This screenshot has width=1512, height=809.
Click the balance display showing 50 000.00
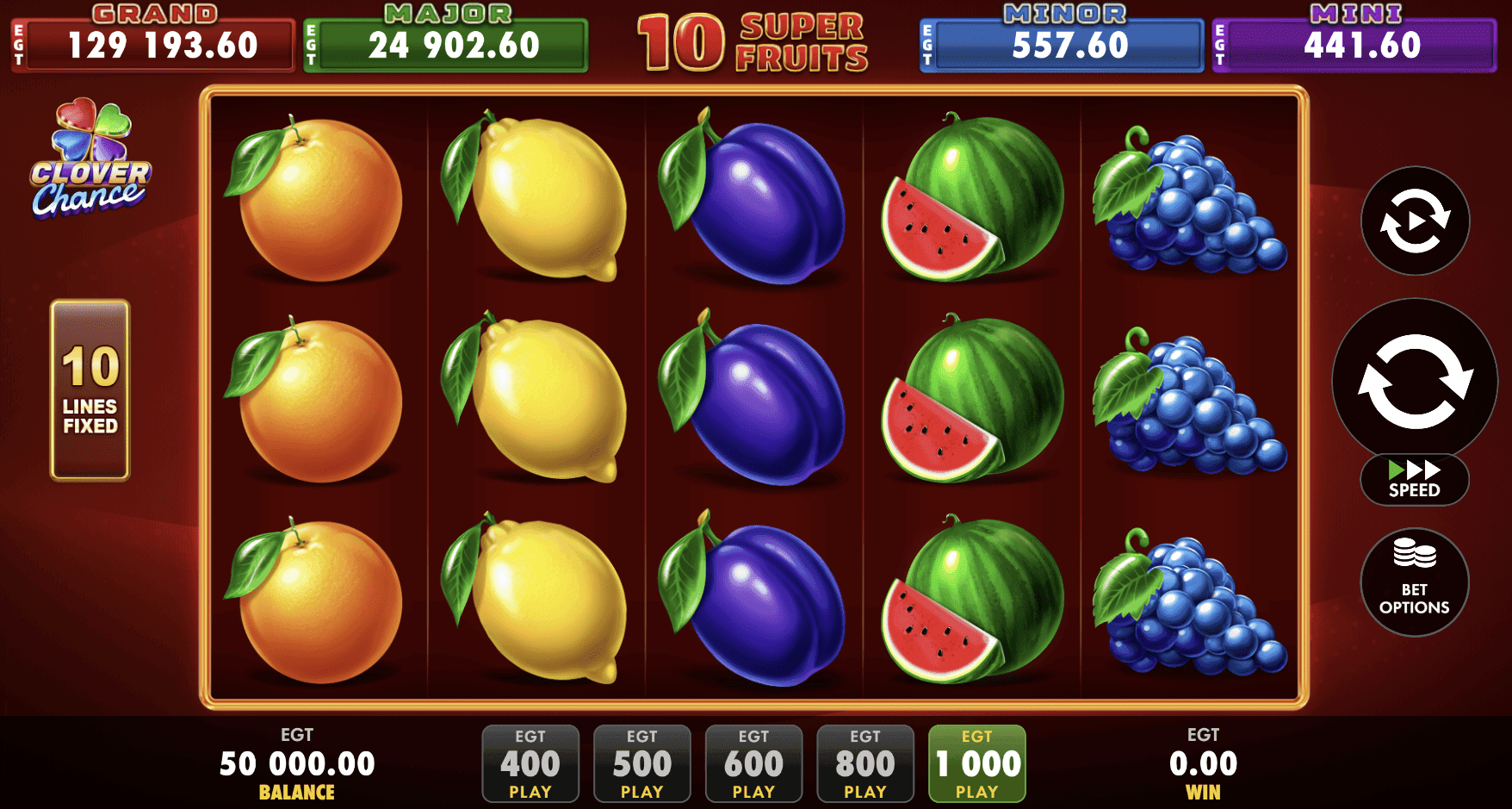(x=296, y=763)
